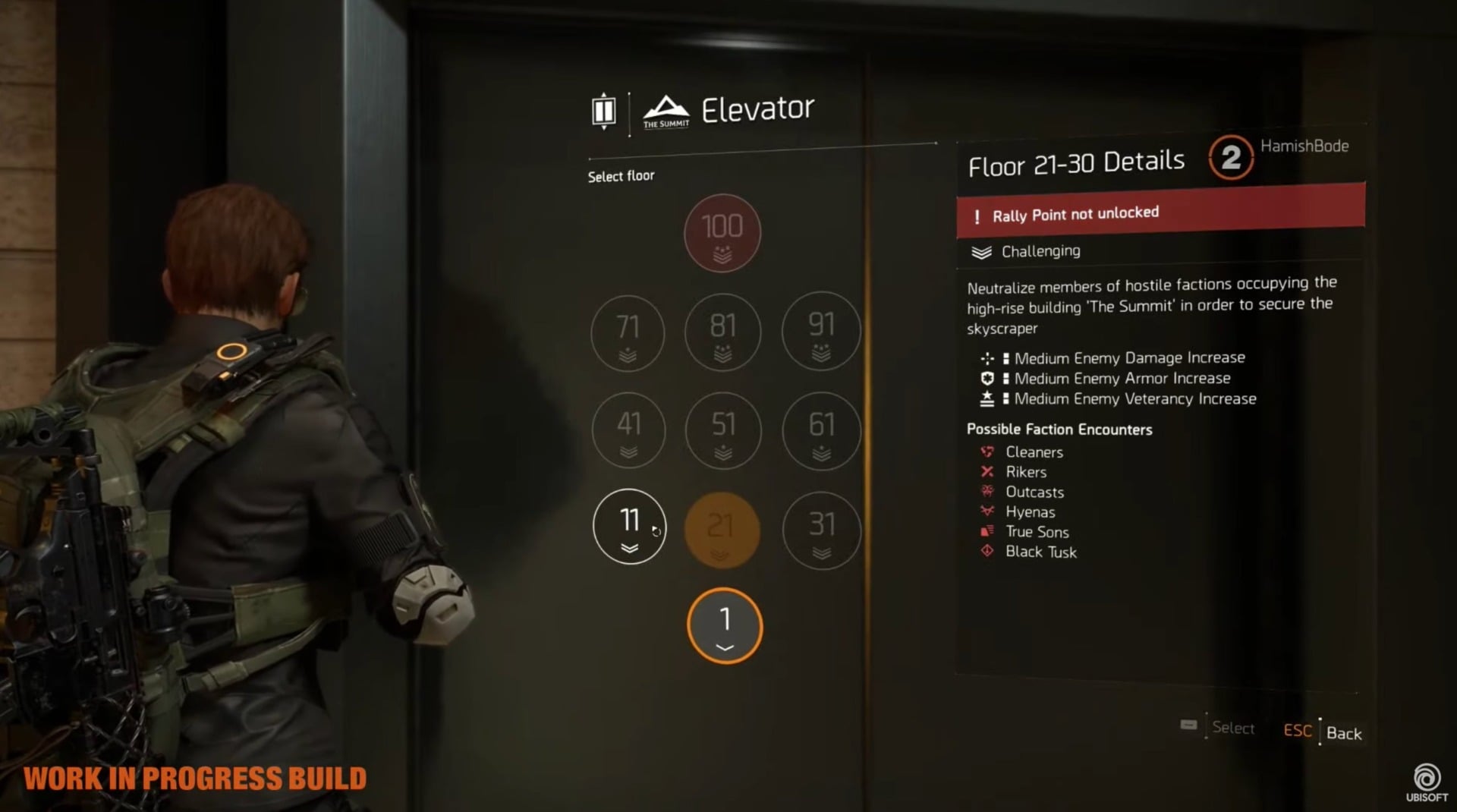Image resolution: width=1457 pixels, height=812 pixels.
Task: Select the Outcasts faction icon
Action: pyautogui.click(x=986, y=492)
